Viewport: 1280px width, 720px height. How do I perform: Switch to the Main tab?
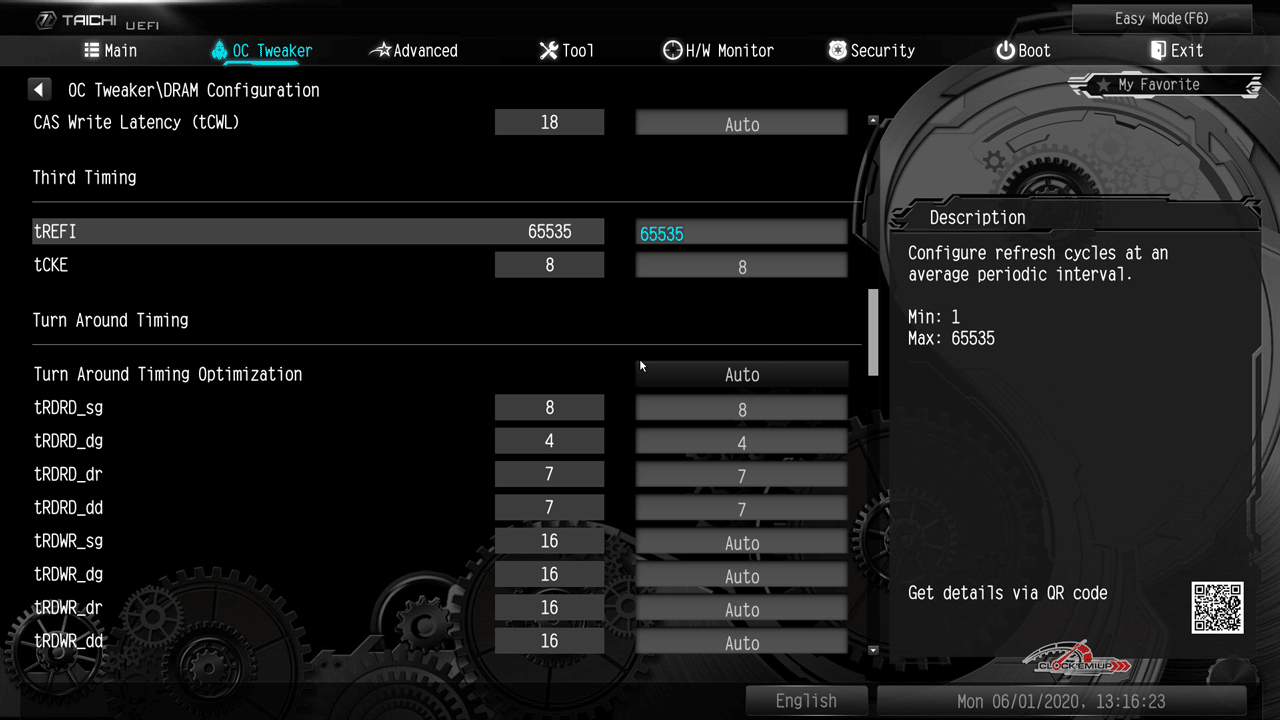tap(110, 51)
